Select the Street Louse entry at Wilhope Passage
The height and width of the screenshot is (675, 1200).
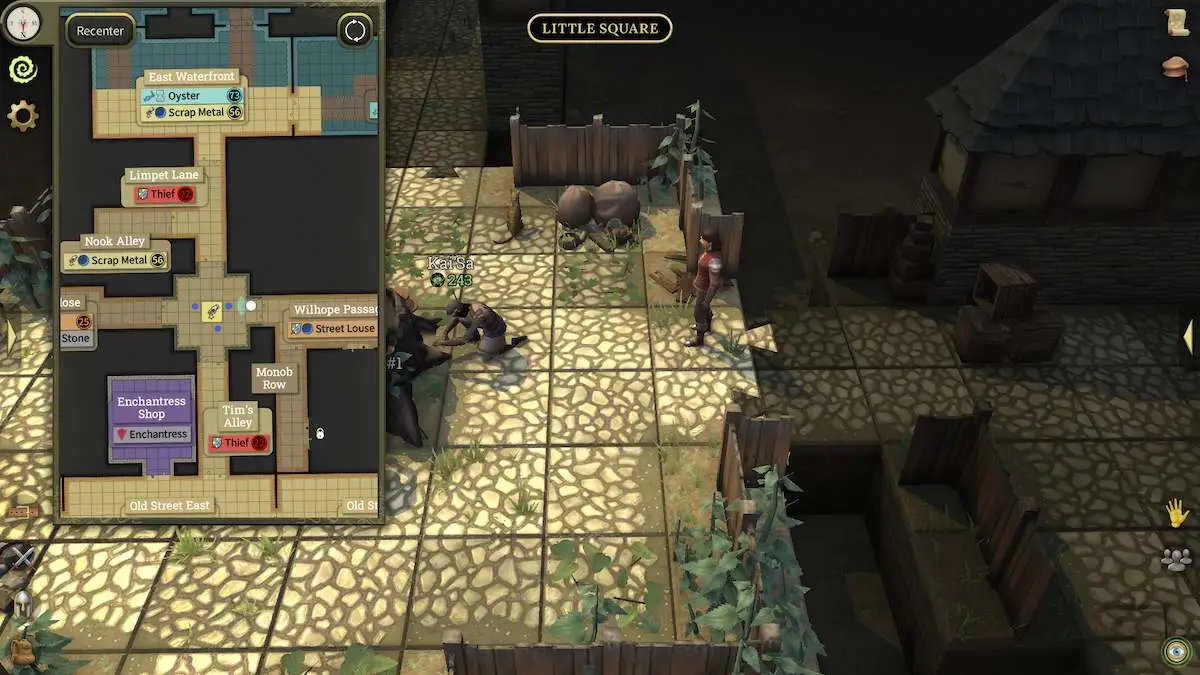[335, 328]
